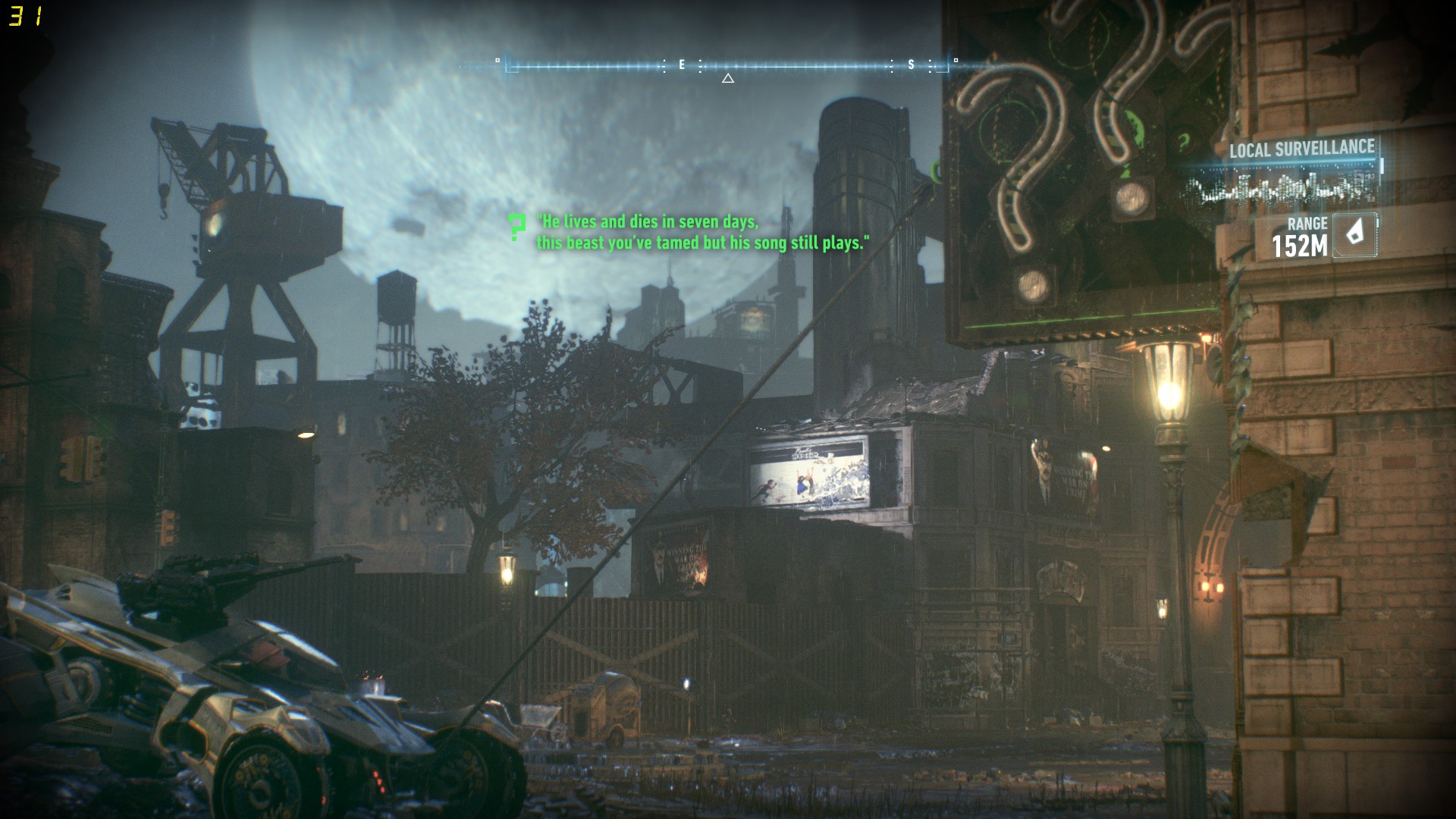Select the green Riddler question mark icon

click(x=517, y=227)
